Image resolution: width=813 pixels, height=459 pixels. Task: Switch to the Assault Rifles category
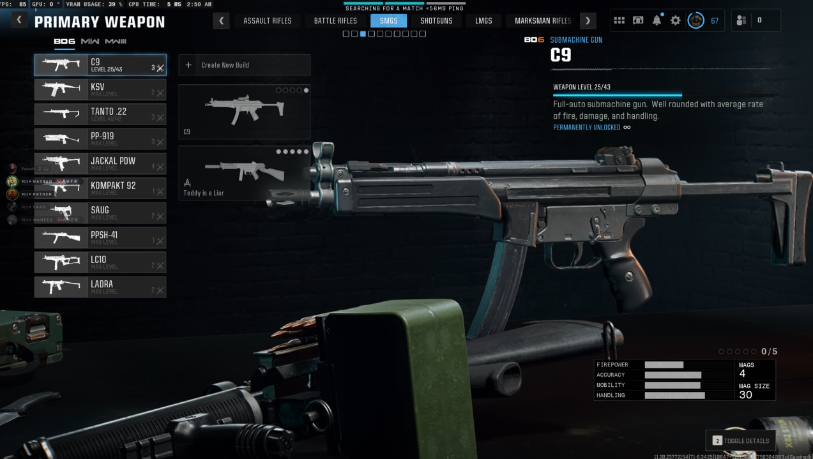[267, 20]
